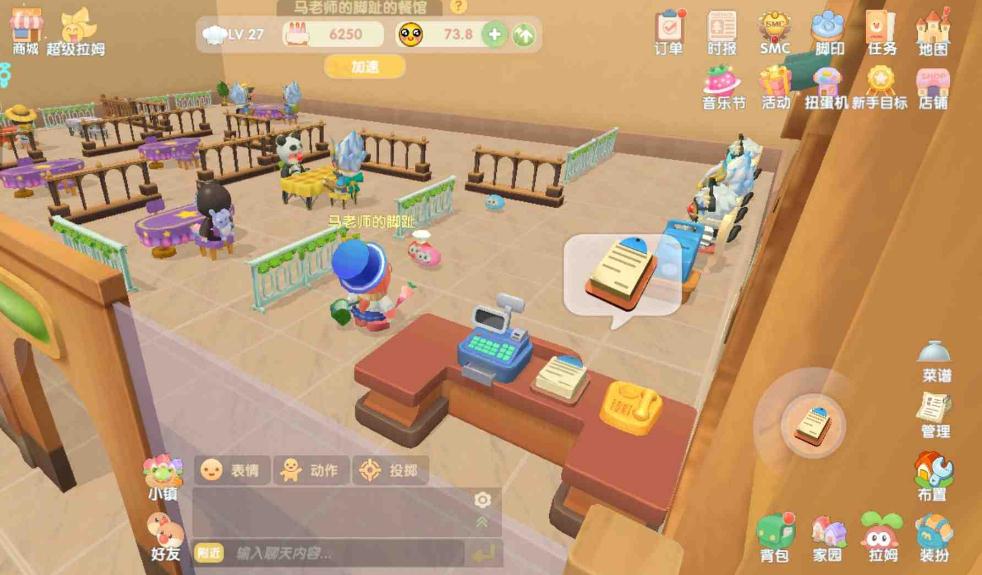The image size is (982, 575).
Task: Open the 管理 management panel
Action: coord(935,414)
